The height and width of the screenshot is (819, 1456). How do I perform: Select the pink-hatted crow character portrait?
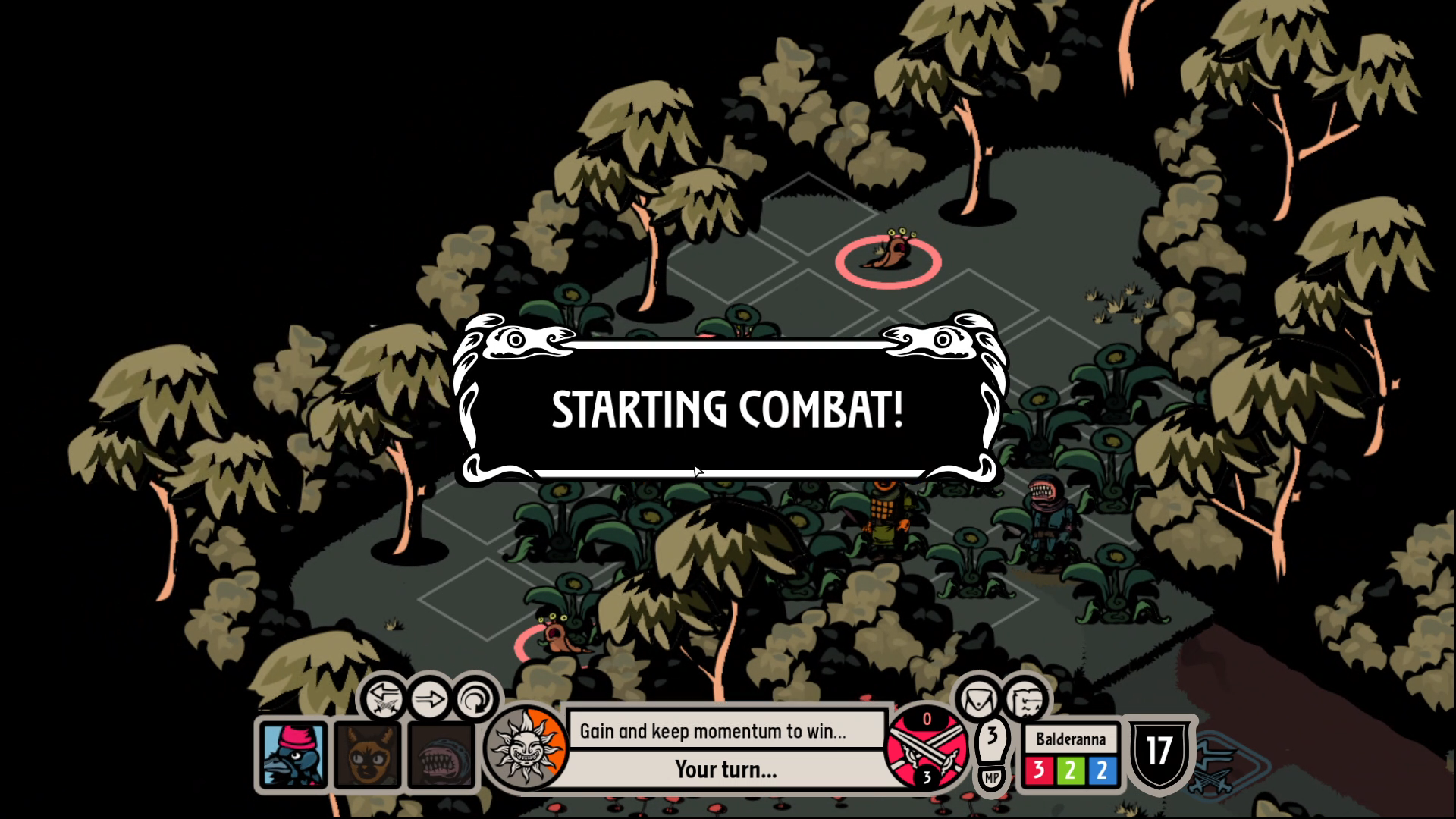coord(293,755)
